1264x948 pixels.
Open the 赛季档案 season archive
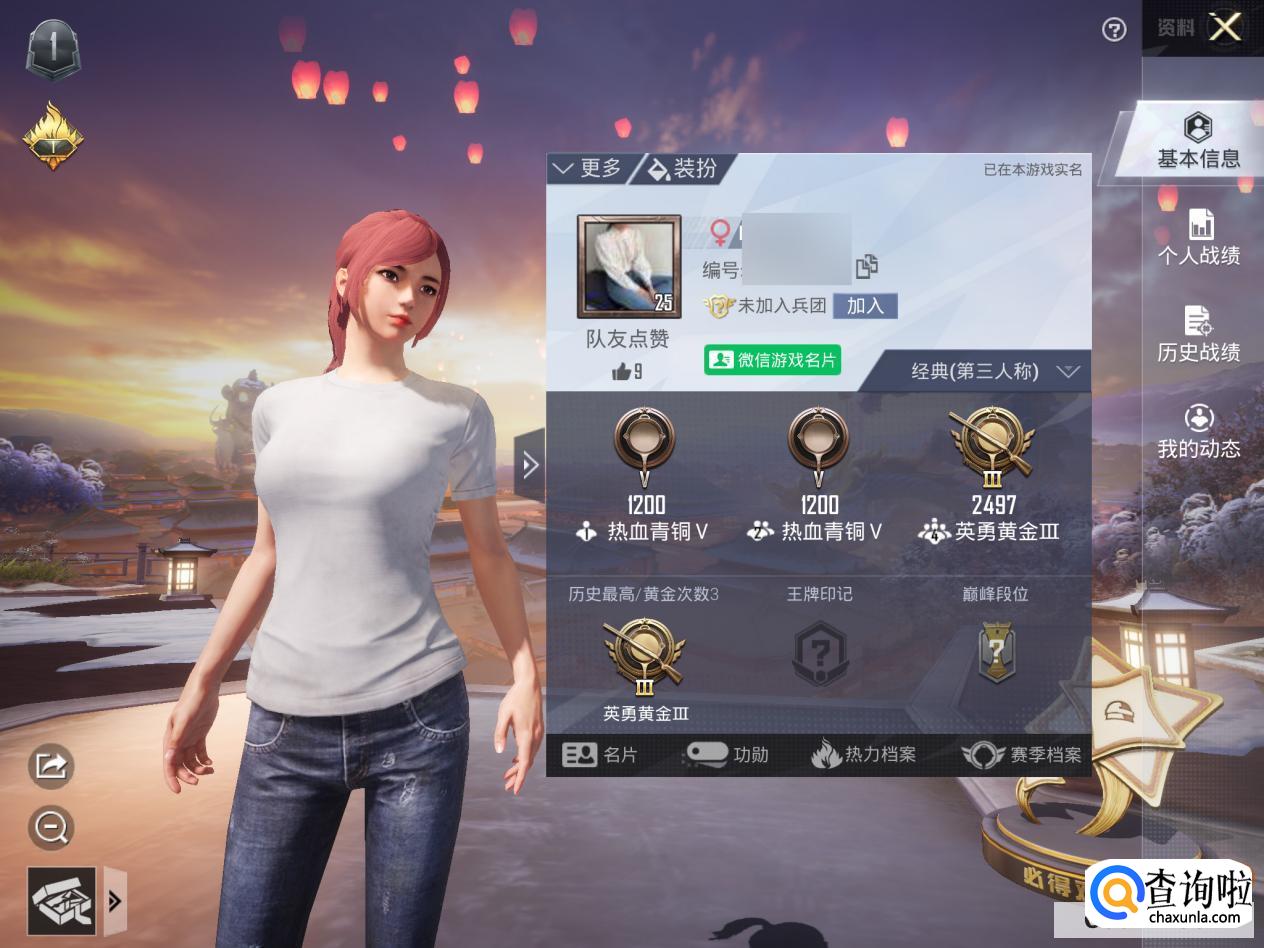pyautogui.click(x=1022, y=755)
